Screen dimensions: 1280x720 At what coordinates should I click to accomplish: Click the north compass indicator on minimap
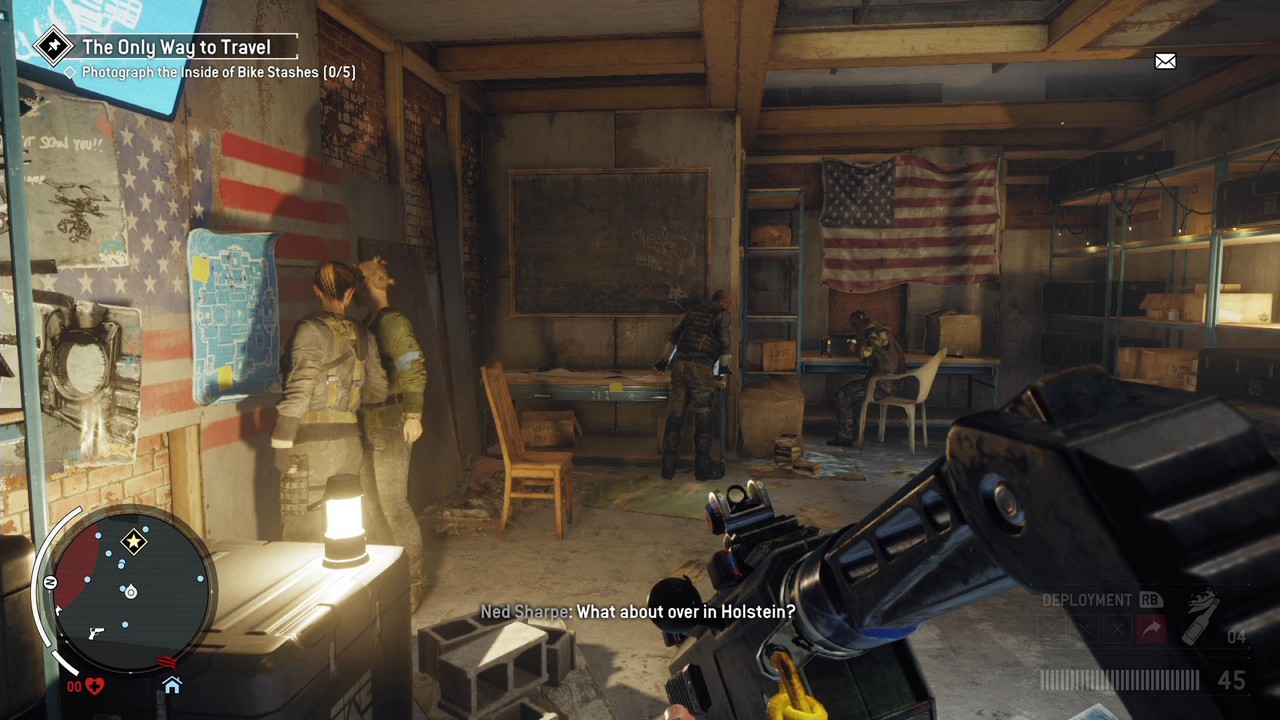(50, 582)
